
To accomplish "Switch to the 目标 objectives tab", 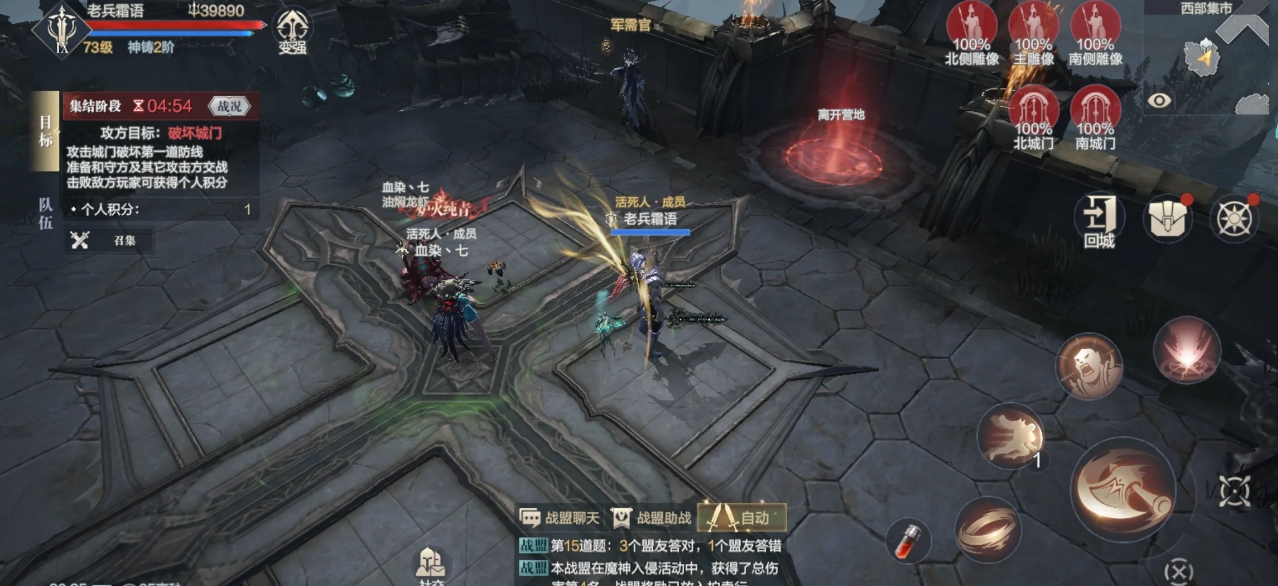I will click(45, 133).
